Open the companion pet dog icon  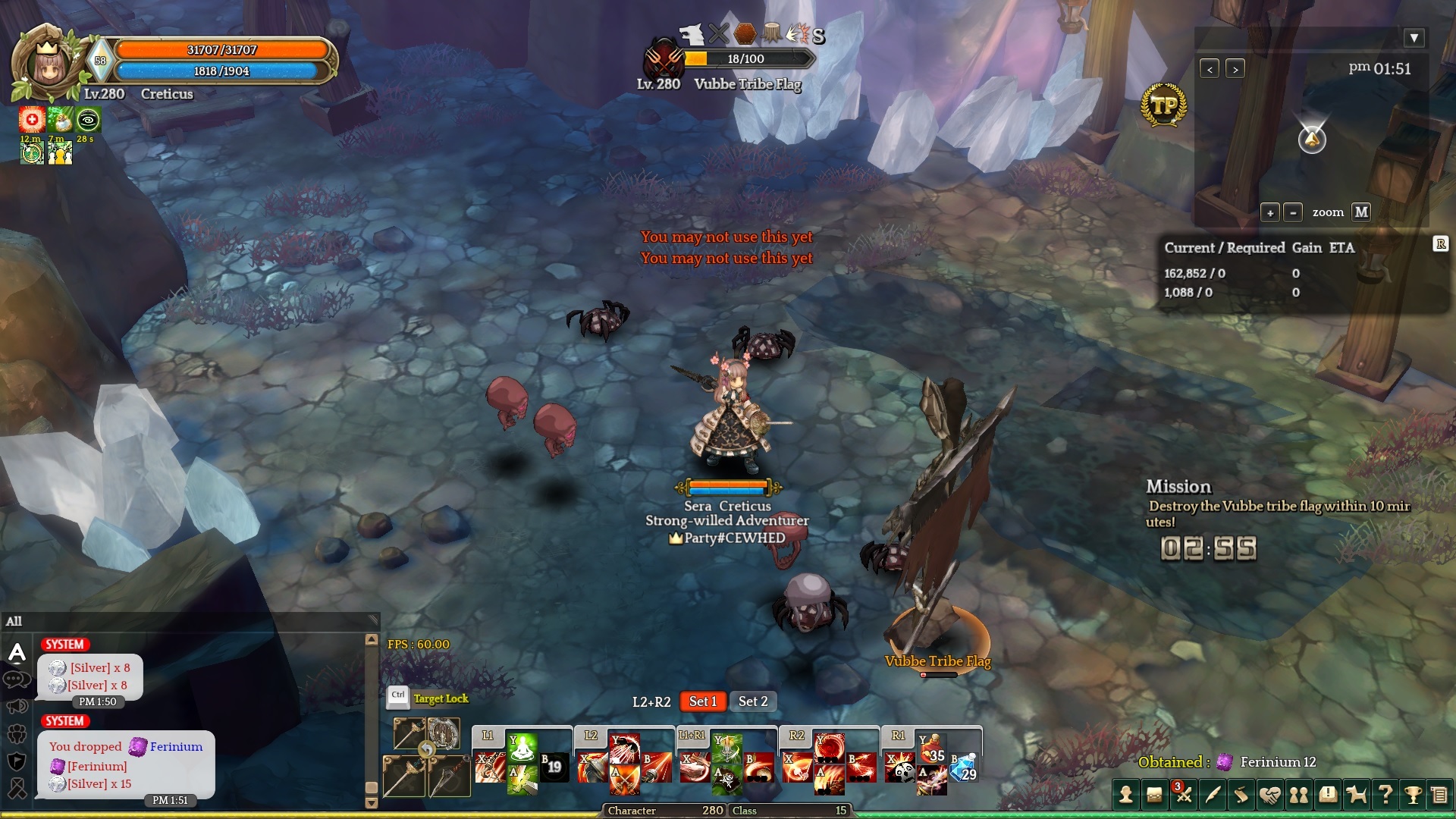coord(1356,795)
